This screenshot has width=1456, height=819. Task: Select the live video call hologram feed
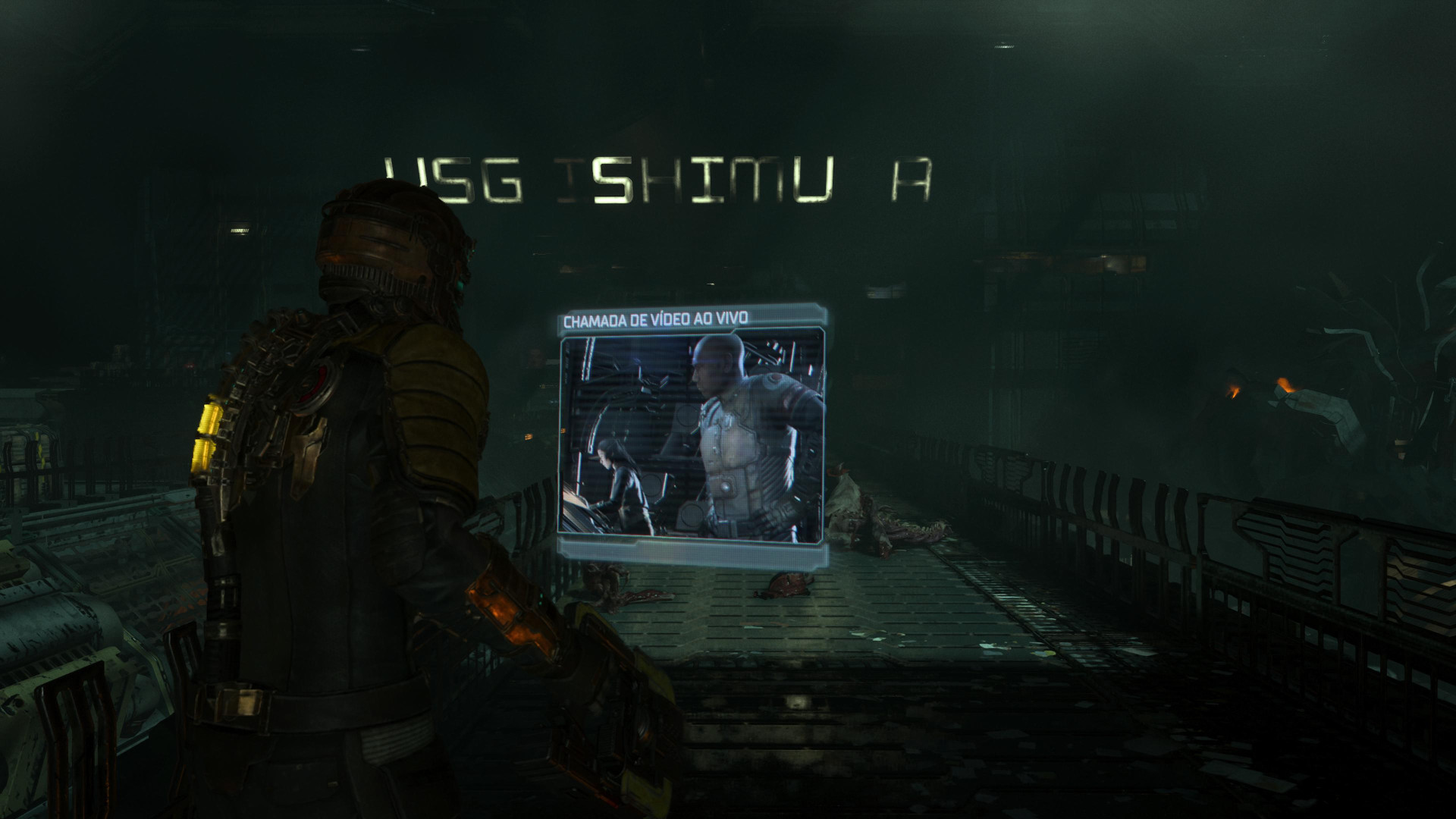click(x=692, y=440)
